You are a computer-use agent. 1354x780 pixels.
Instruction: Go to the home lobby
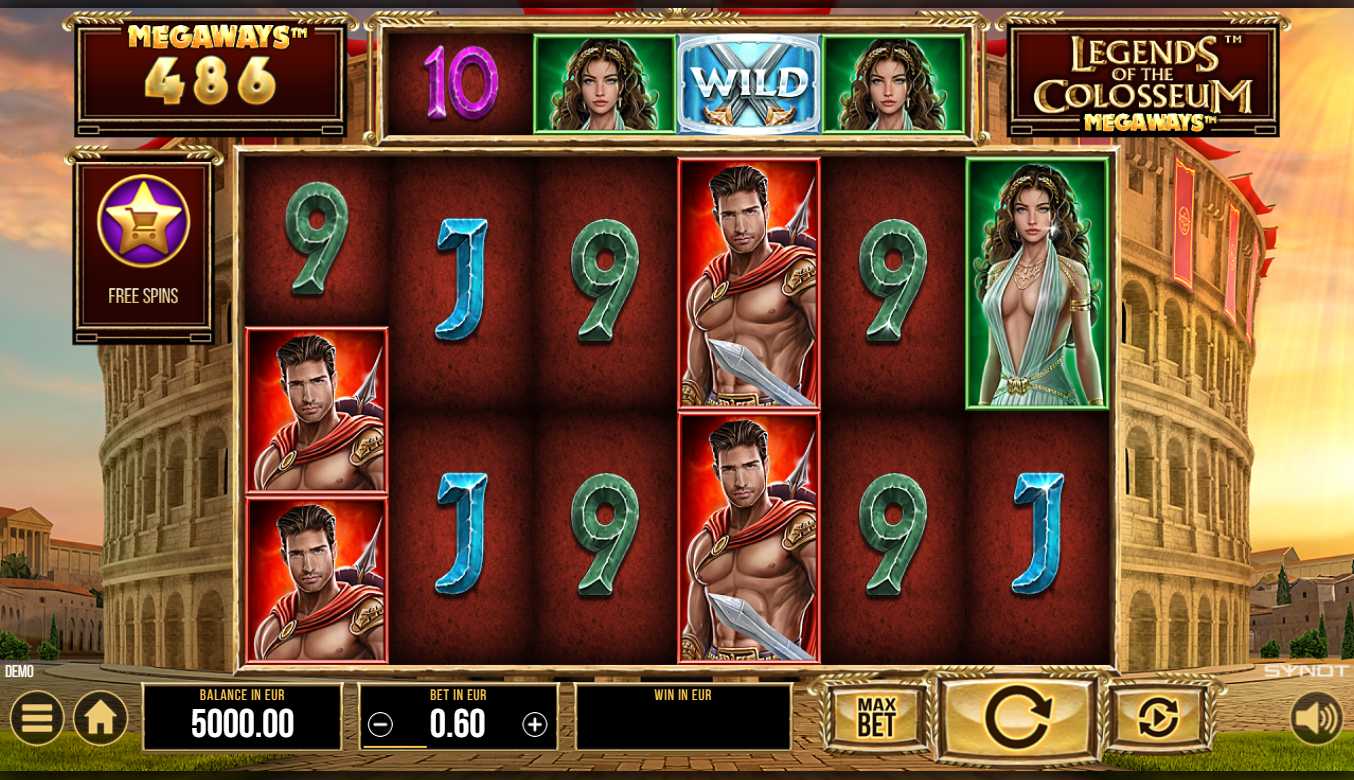point(100,718)
